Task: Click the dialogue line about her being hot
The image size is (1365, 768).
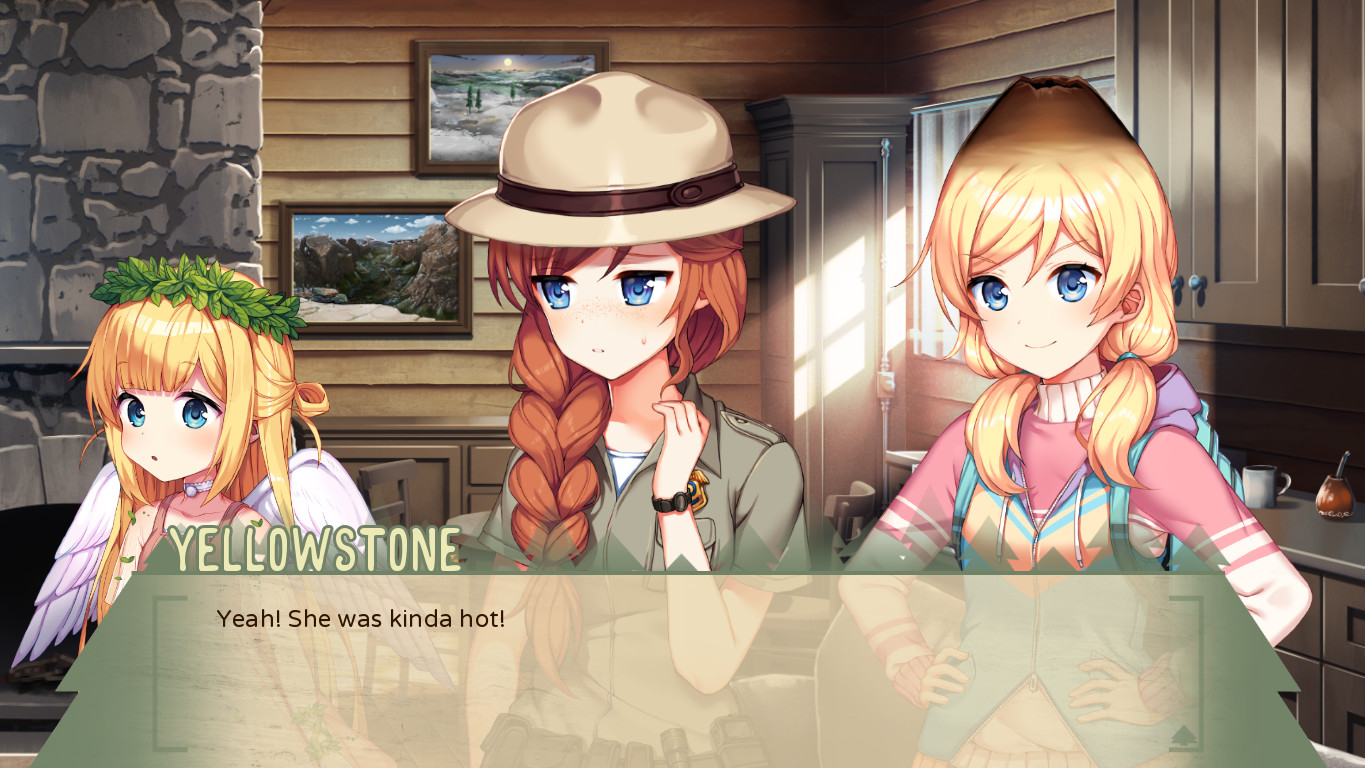Action: [x=360, y=620]
